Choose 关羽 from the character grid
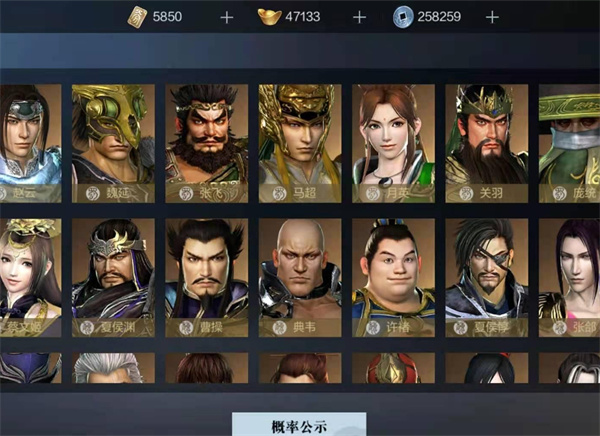This screenshot has width=600, height=436. tap(485, 141)
